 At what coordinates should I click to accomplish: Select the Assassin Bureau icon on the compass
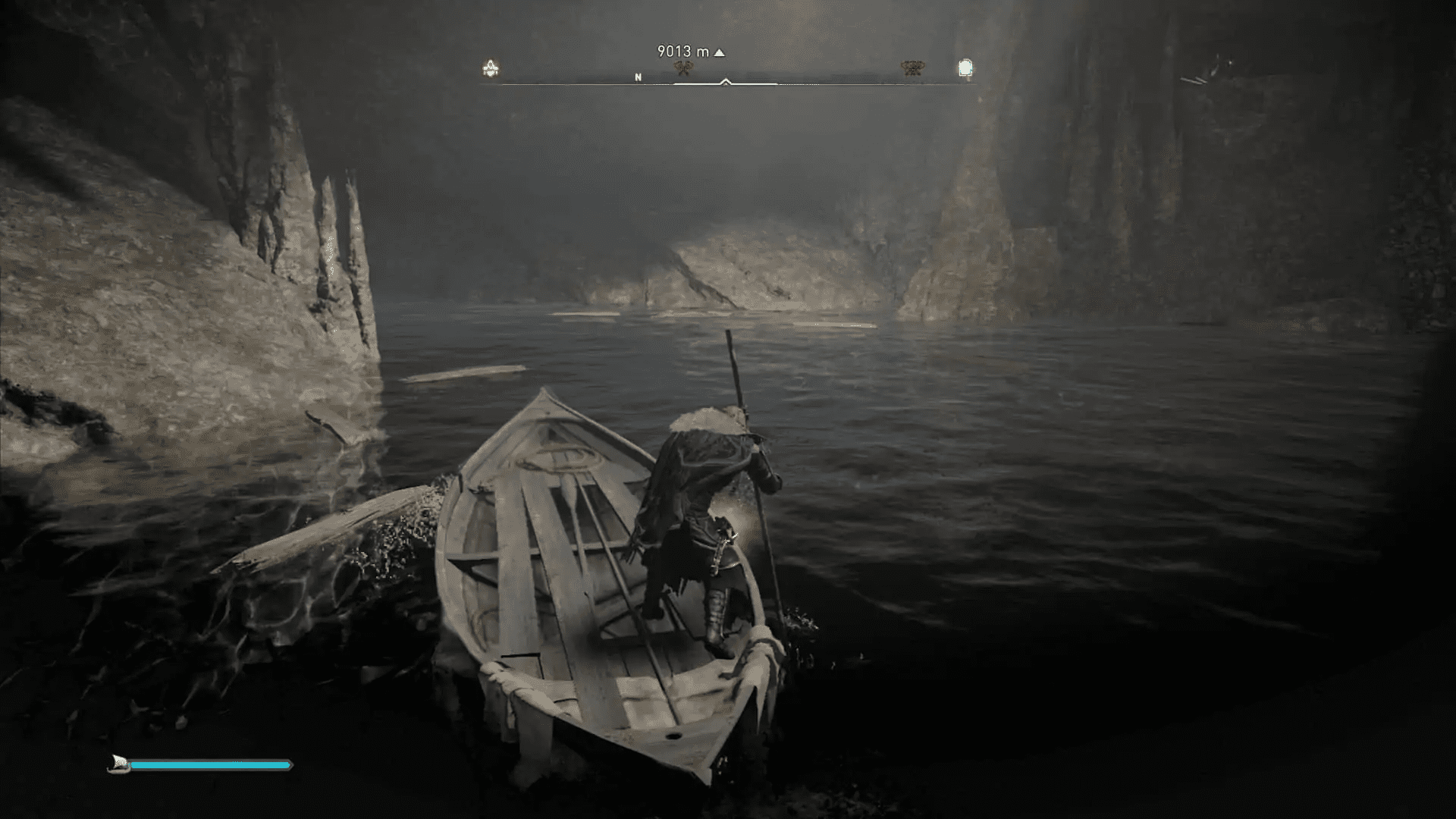tap(489, 67)
